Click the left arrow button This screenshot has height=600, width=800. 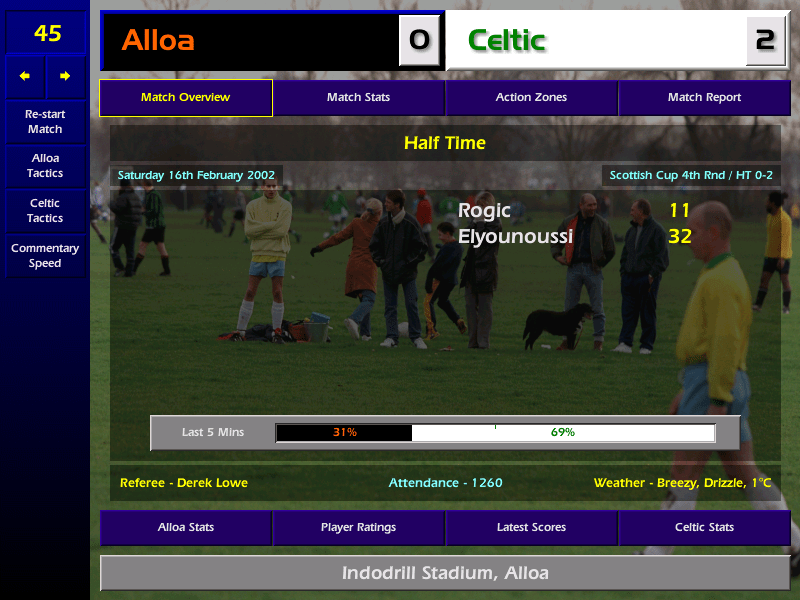25,76
